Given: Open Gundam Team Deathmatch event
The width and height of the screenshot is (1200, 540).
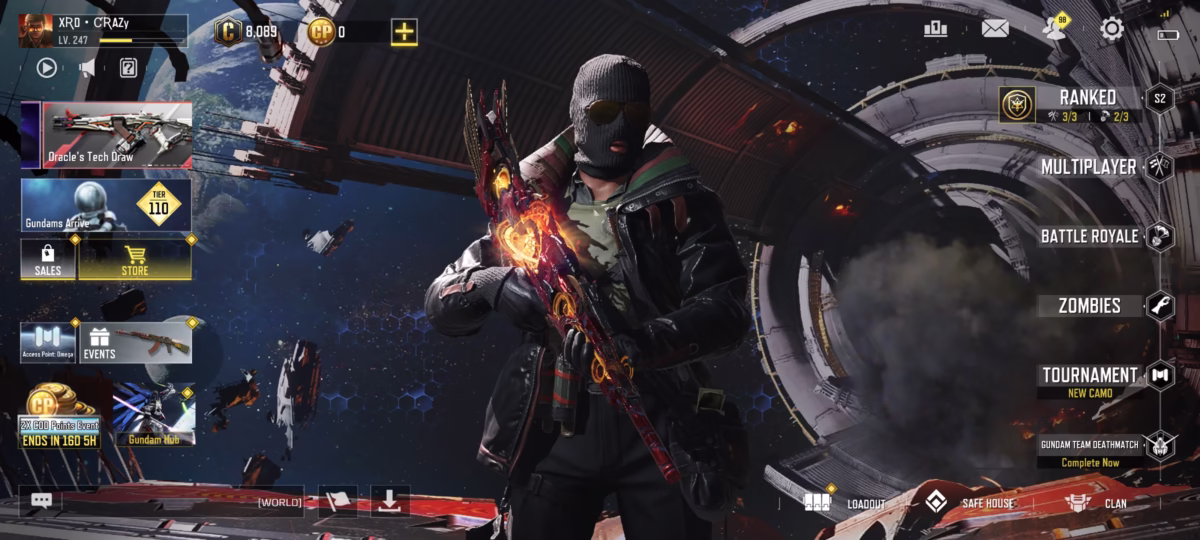Looking at the screenshot, I should coord(1090,451).
